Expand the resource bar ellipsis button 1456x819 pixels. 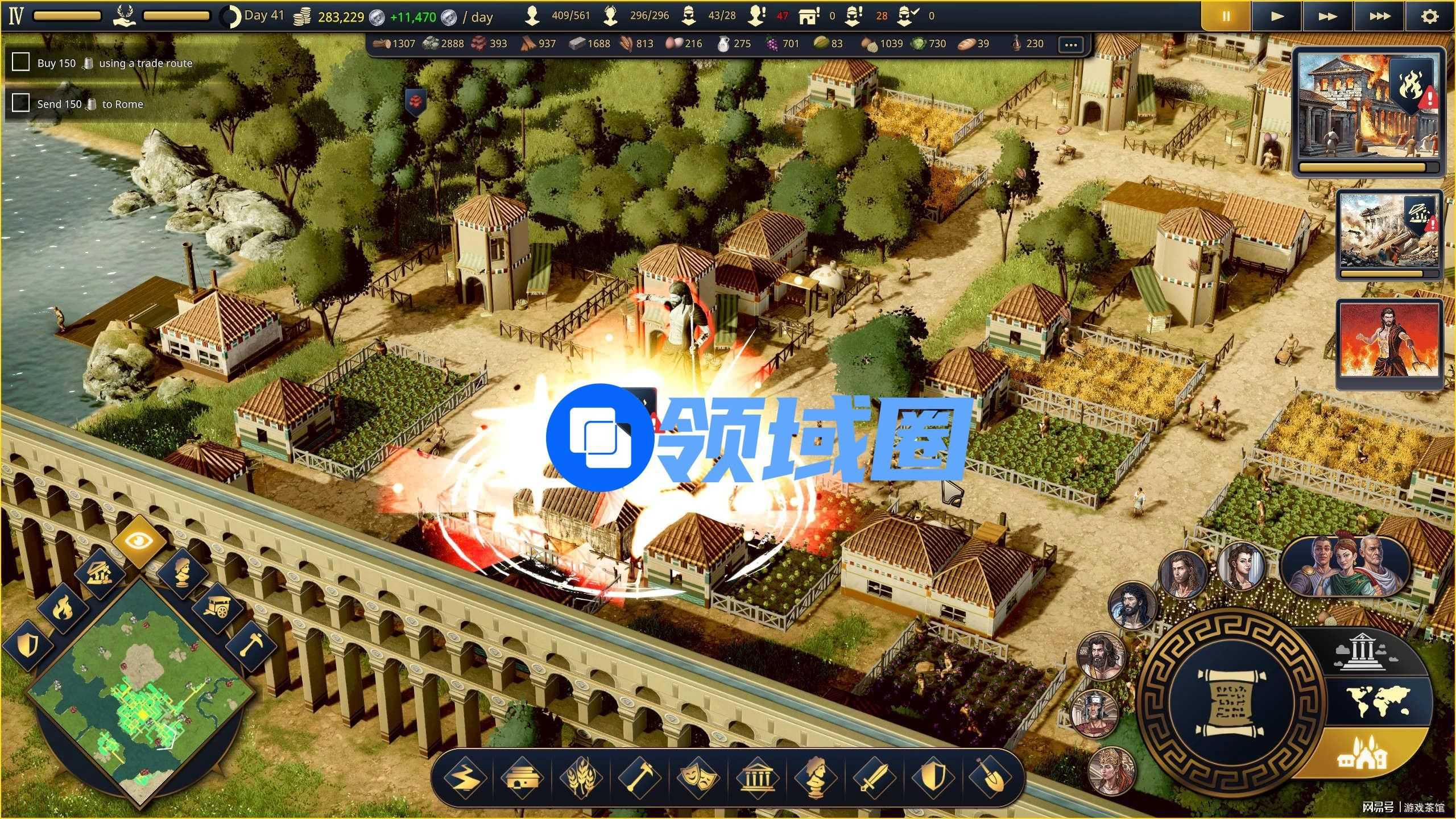pyautogui.click(x=1071, y=44)
